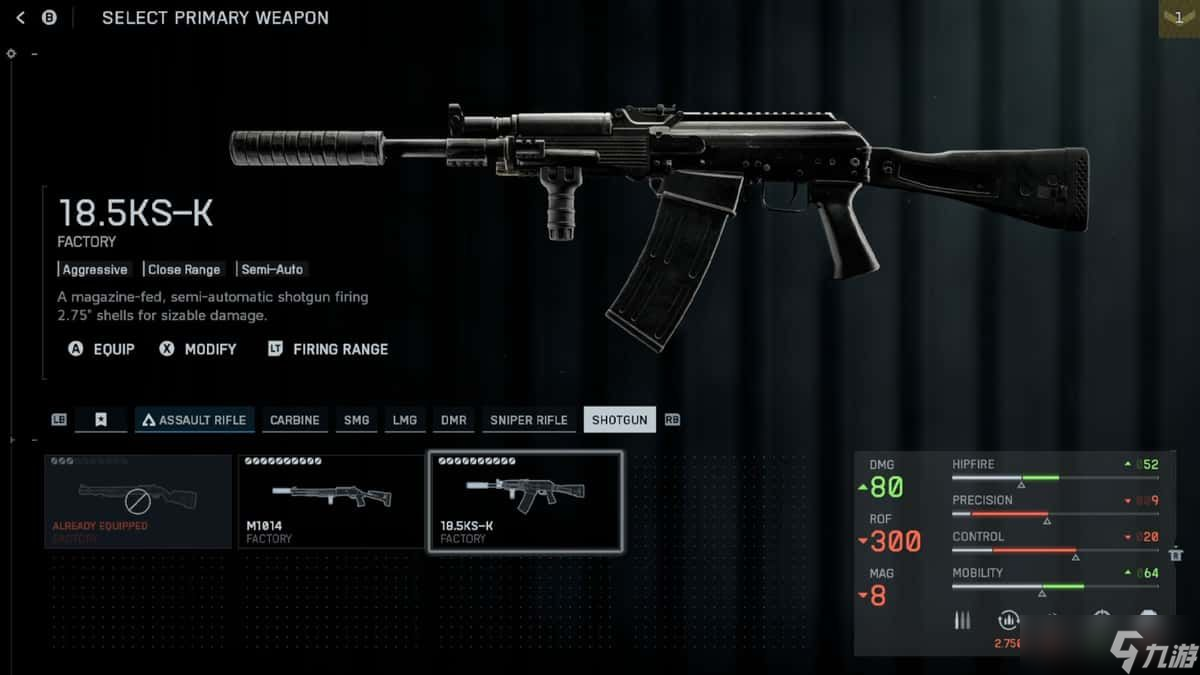Image resolution: width=1200 pixels, height=675 pixels.
Task: Equip the 18.5KS-K shotgun
Action: (x=102, y=349)
